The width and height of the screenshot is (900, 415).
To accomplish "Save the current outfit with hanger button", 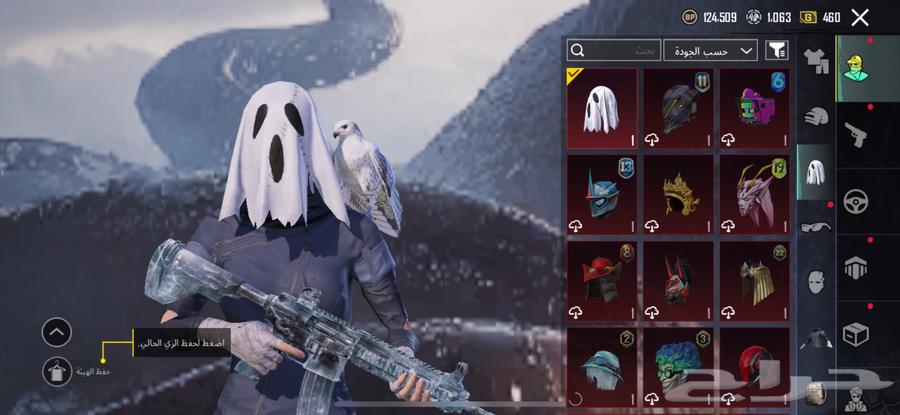I will point(57,371).
